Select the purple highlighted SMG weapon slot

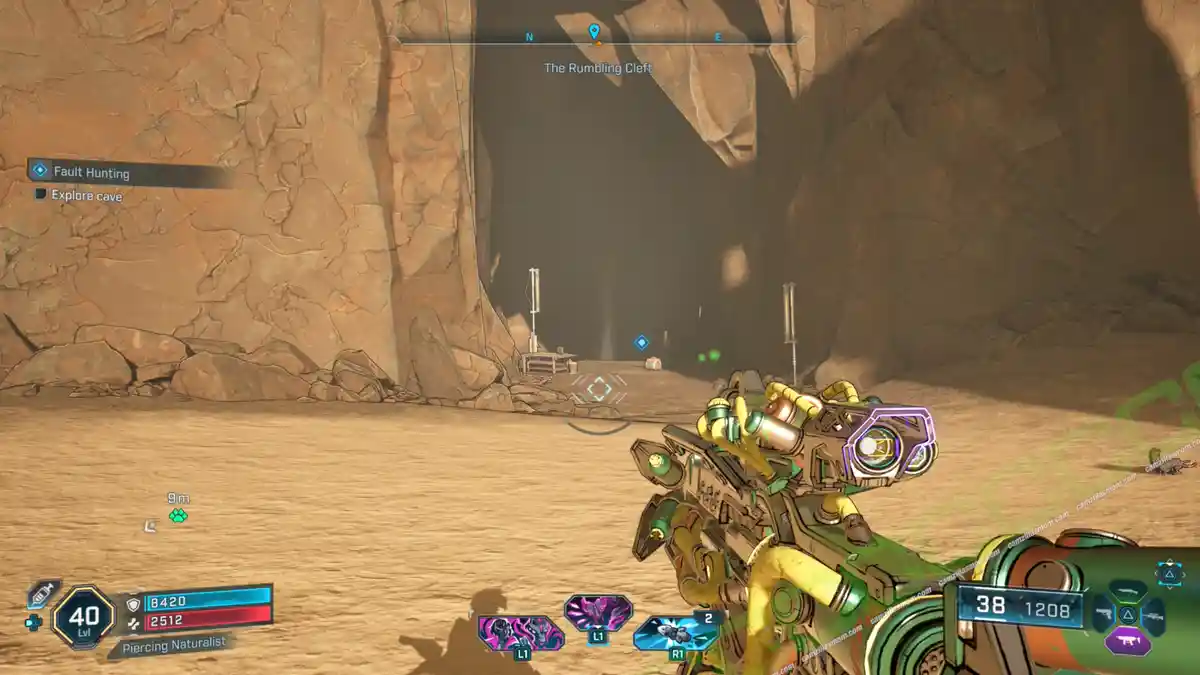1127,640
